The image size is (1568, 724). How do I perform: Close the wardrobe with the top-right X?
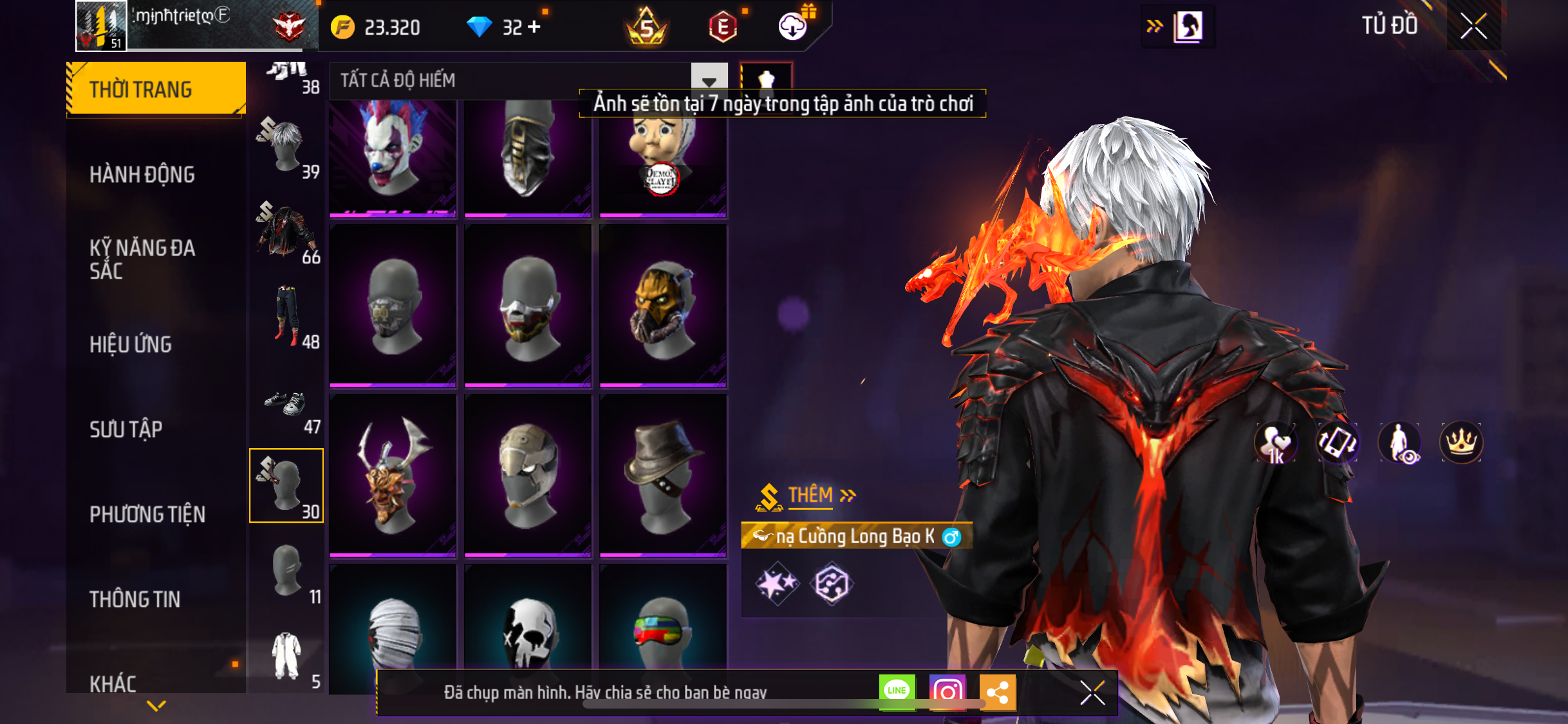[x=1473, y=26]
